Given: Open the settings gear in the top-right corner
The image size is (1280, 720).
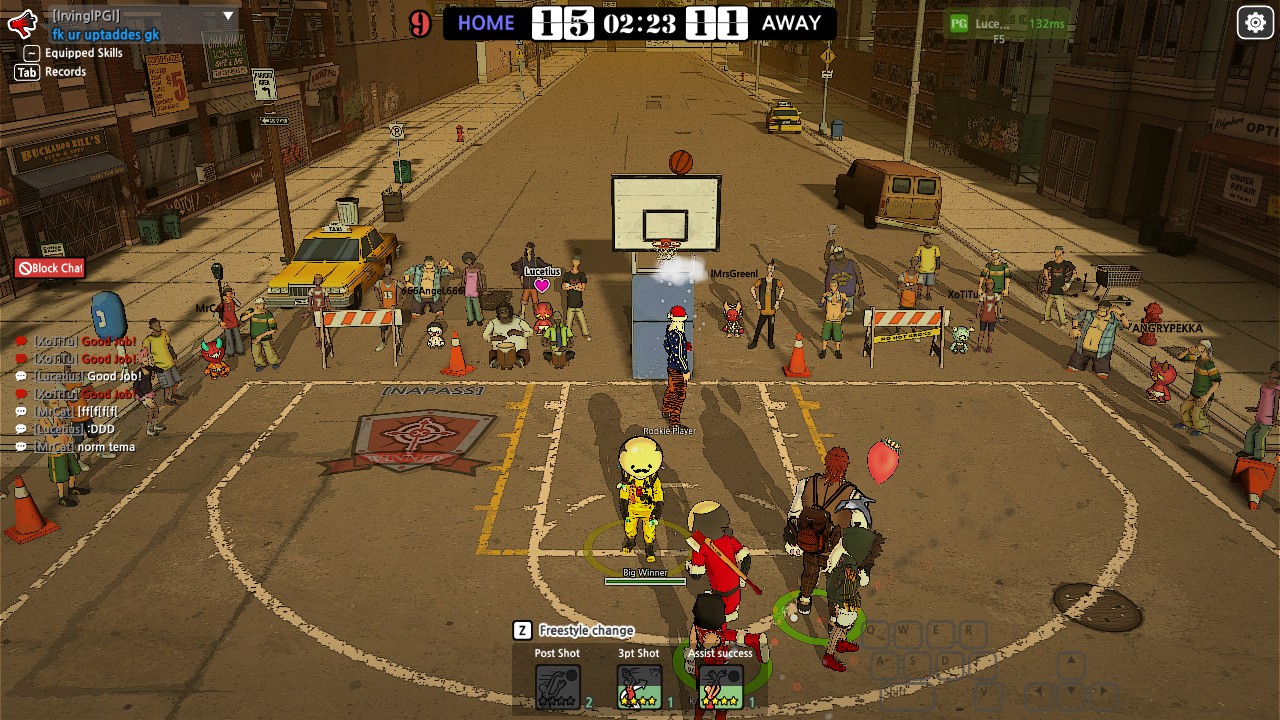Looking at the screenshot, I should tap(1256, 21).
